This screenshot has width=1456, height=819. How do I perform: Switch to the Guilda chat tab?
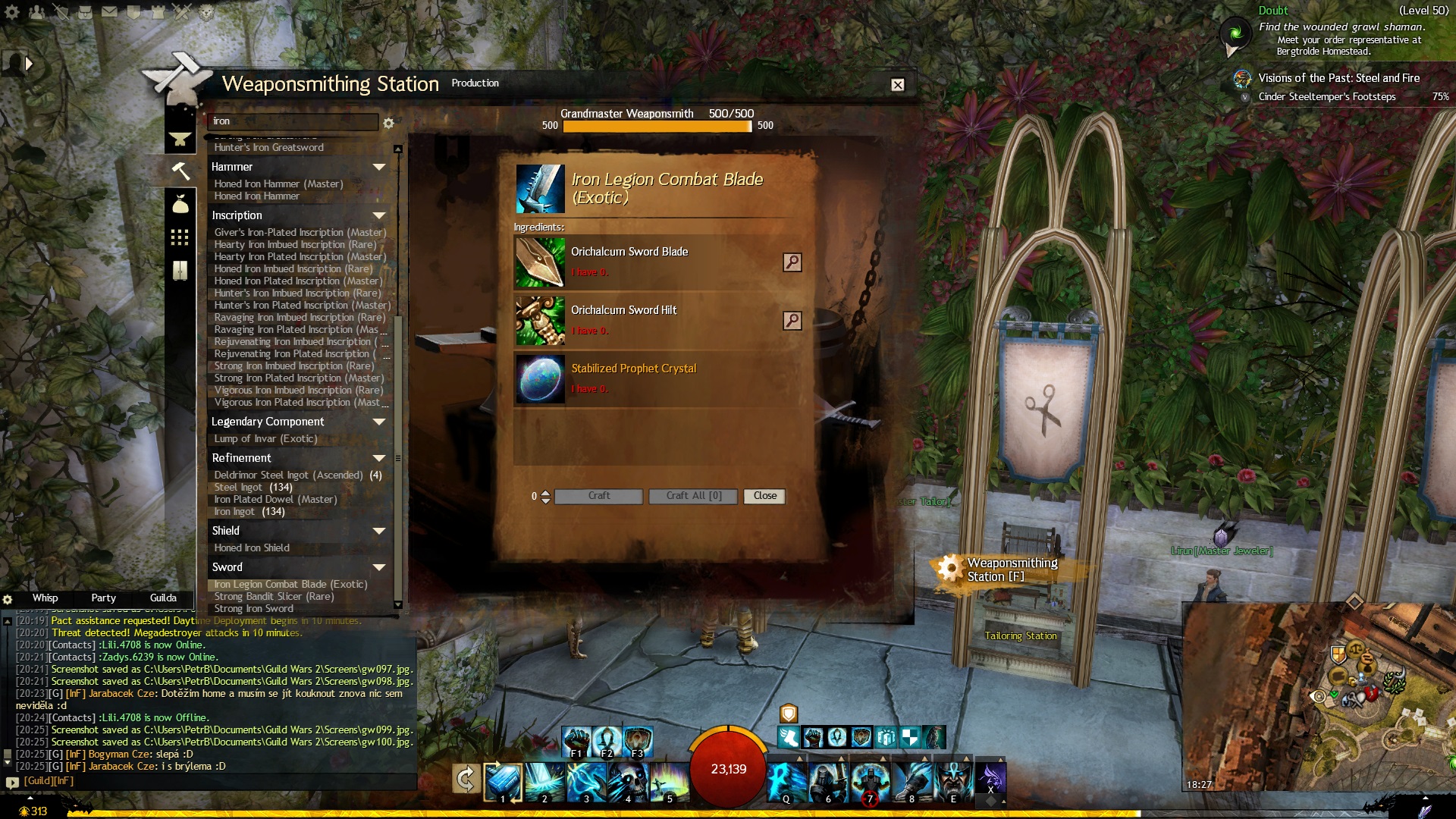[x=163, y=598]
